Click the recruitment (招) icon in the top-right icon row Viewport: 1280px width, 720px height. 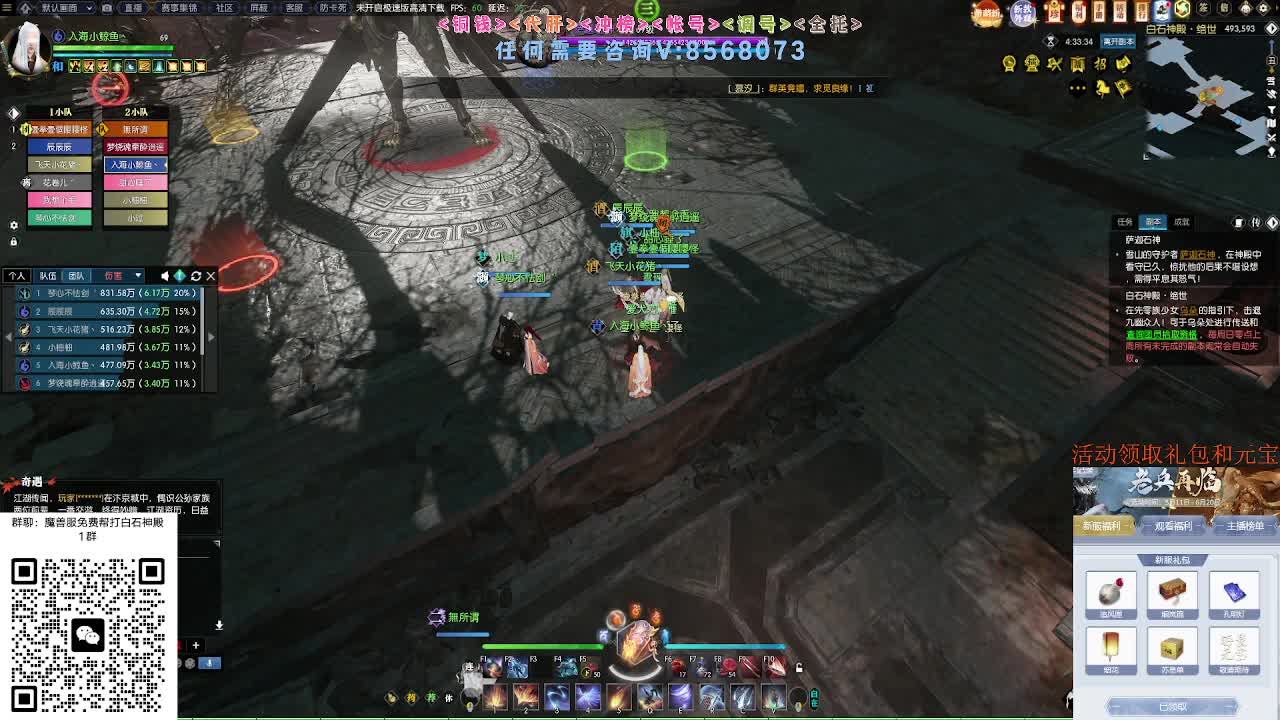click(x=1099, y=63)
